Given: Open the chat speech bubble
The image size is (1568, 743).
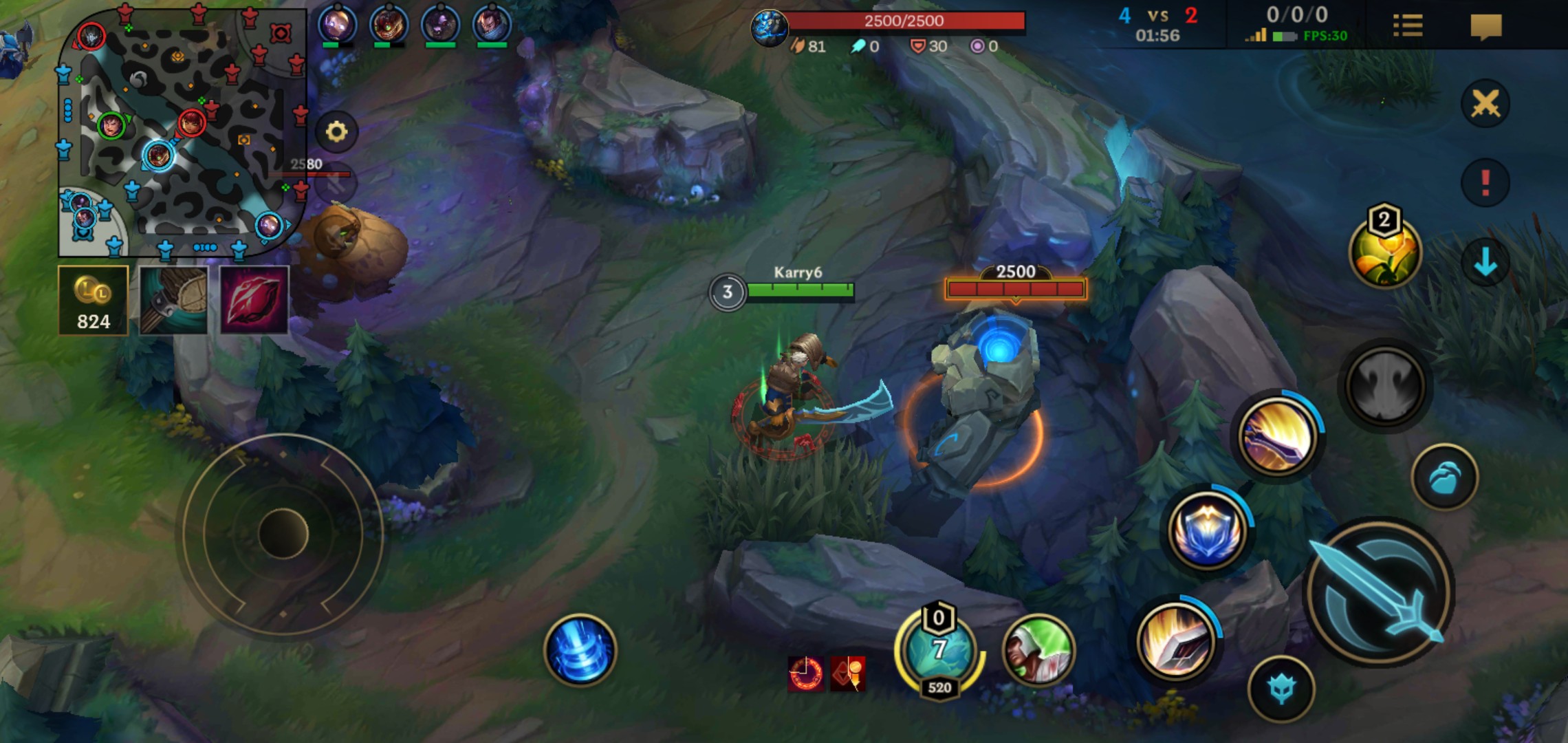Looking at the screenshot, I should [1485, 26].
